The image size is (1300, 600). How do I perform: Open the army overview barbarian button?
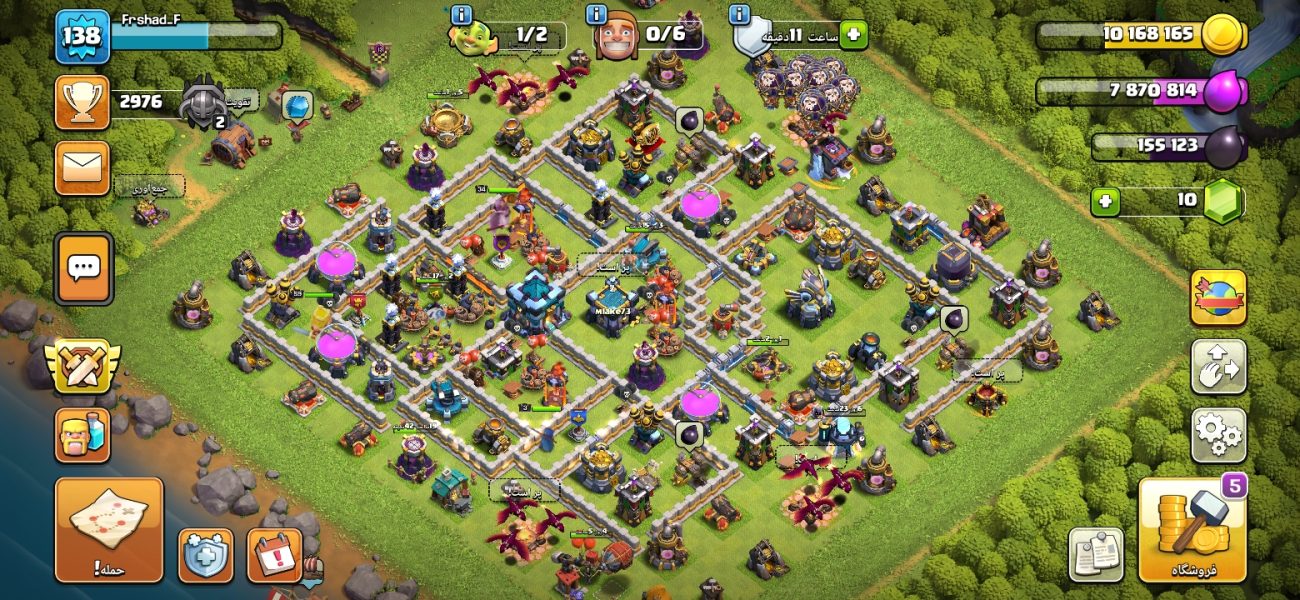point(82,435)
